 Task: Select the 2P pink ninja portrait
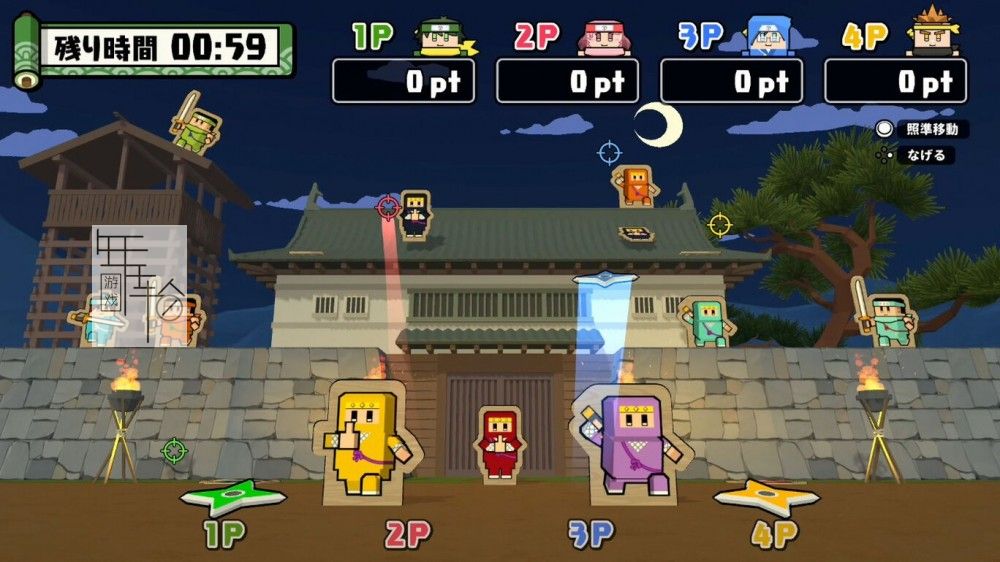point(602,36)
